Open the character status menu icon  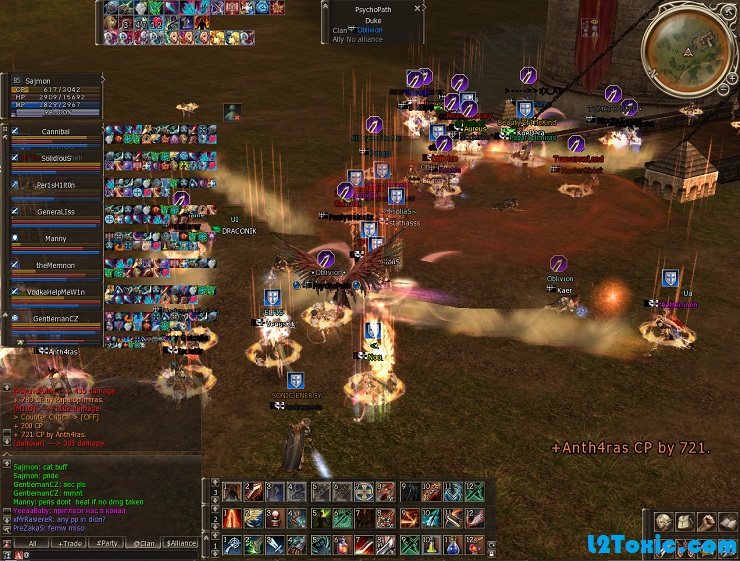663,522
